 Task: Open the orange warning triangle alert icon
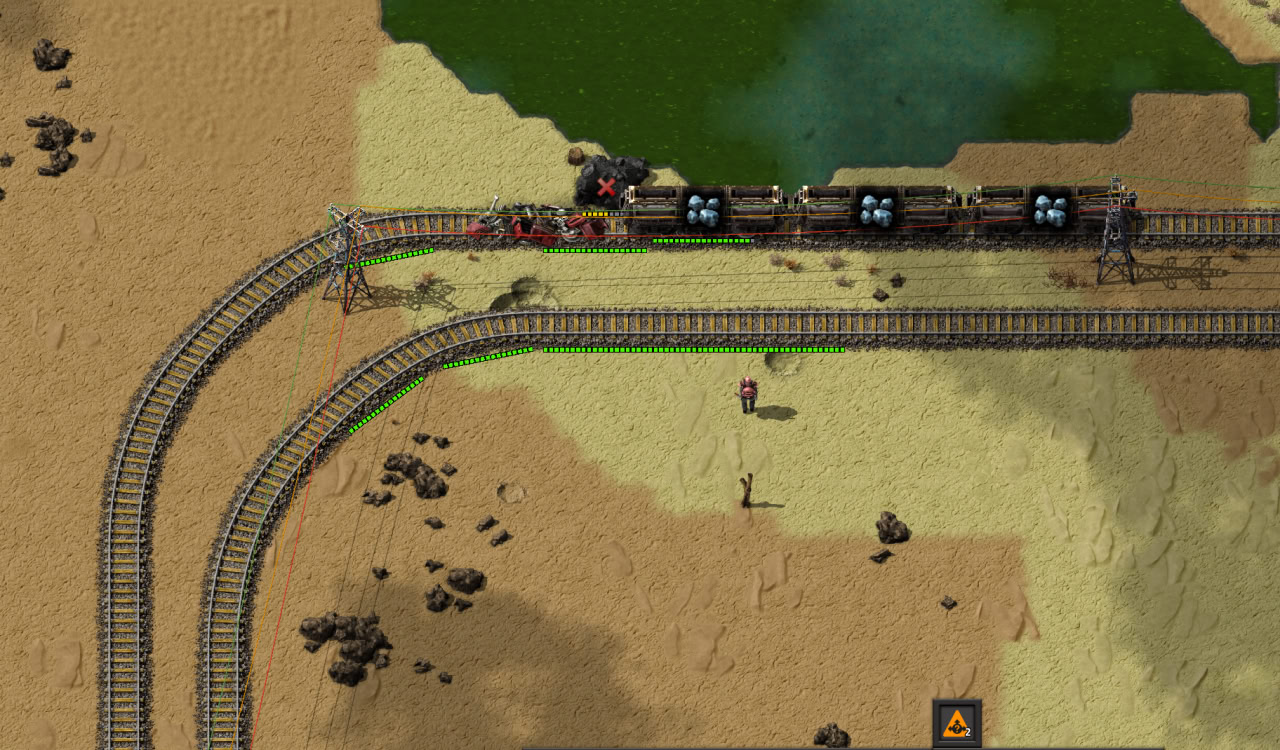[x=956, y=721]
